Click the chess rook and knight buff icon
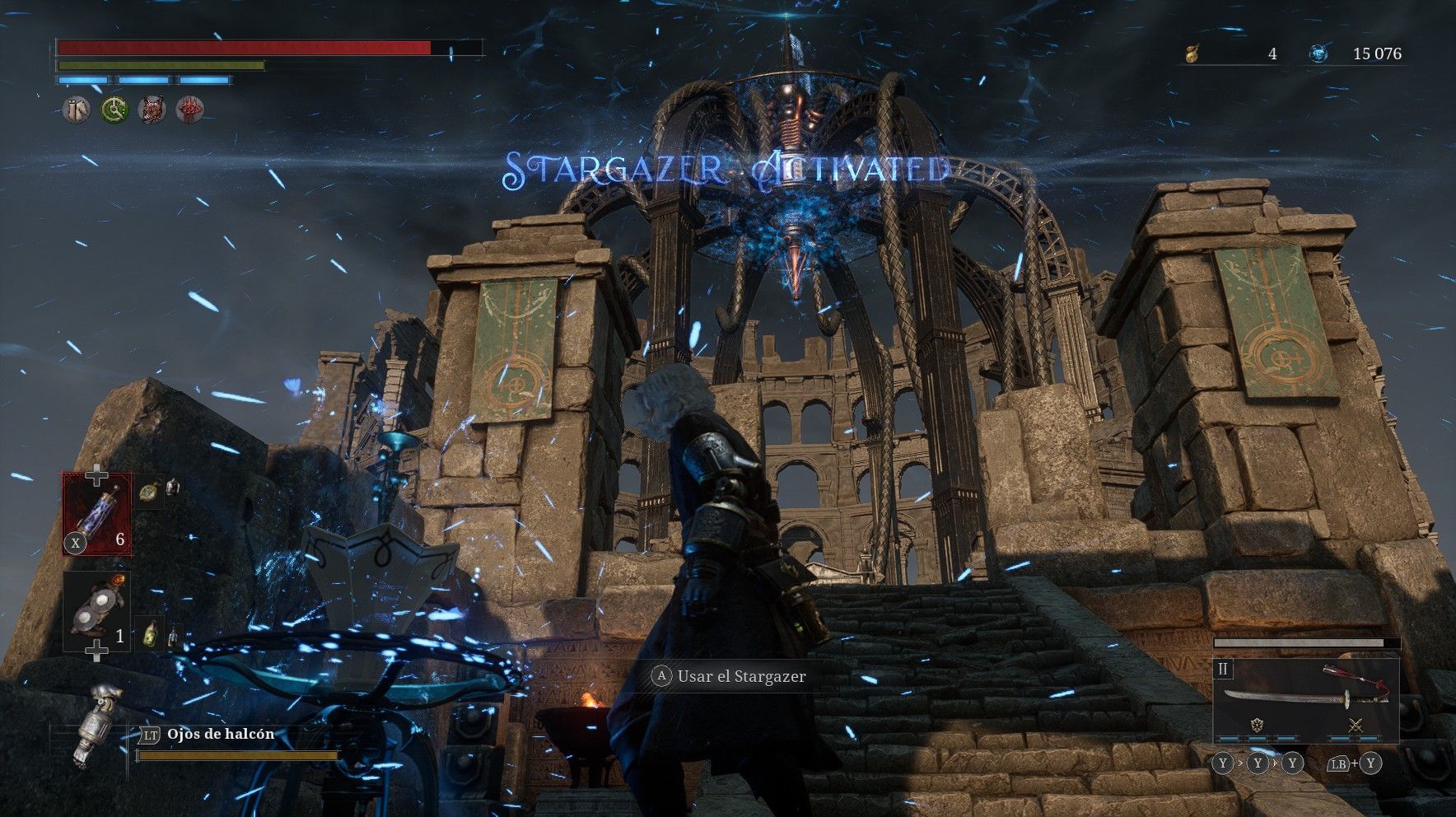The height and width of the screenshot is (817, 1456). tap(77, 109)
